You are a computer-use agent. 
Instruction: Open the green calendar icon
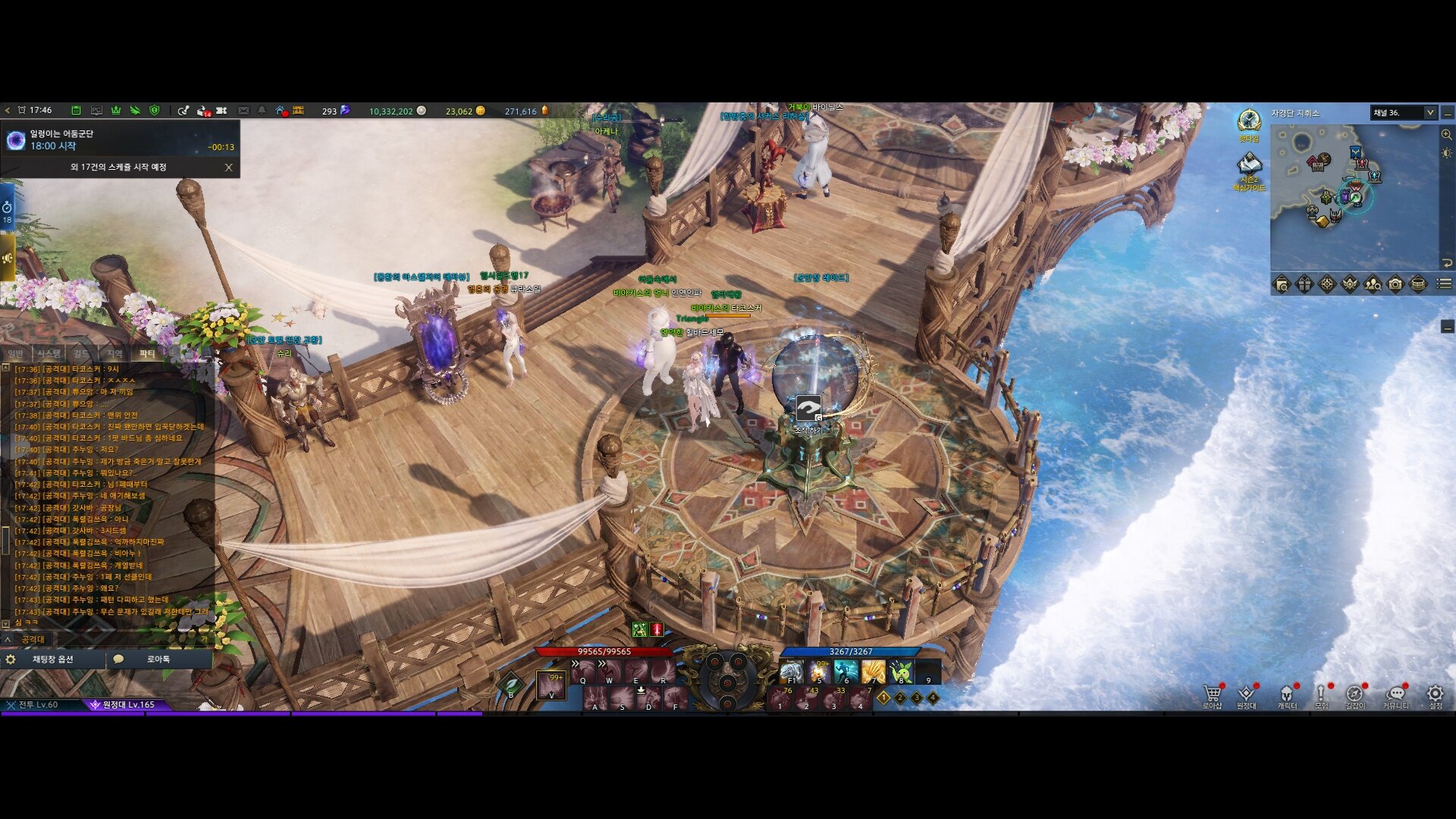click(76, 111)
